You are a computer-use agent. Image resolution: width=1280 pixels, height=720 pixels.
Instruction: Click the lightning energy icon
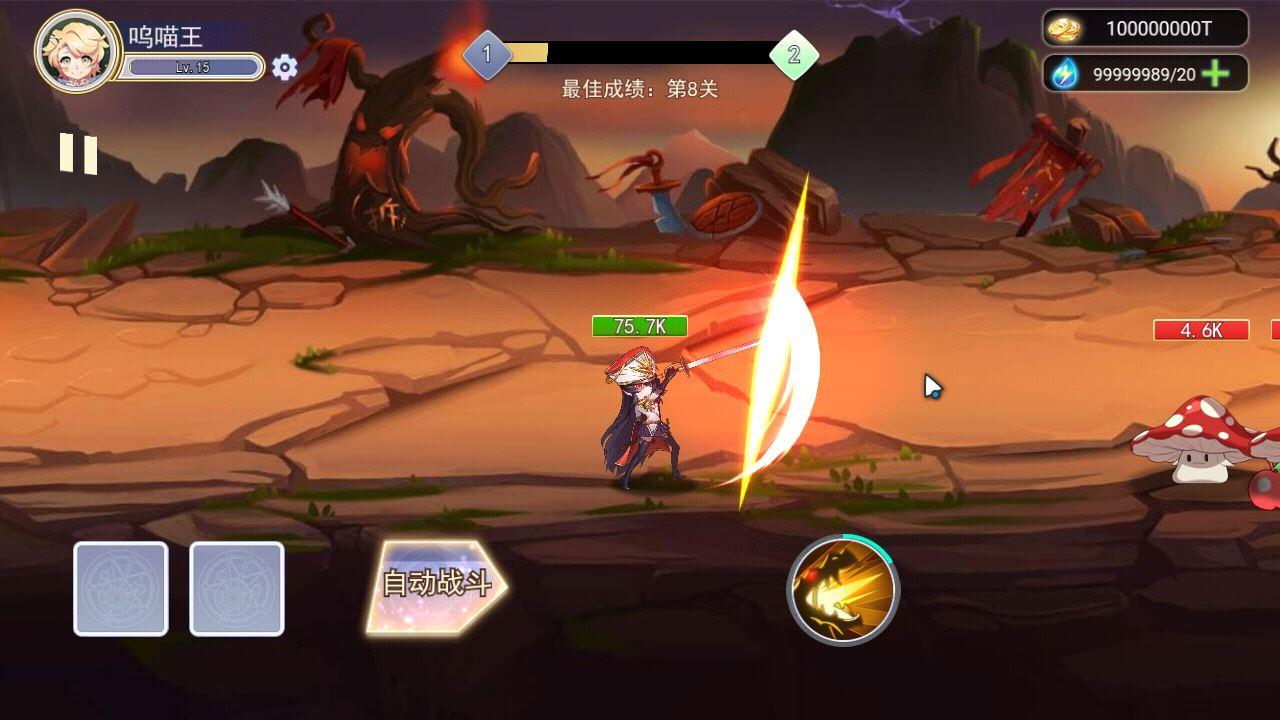pyautogui.click(x=1063, y=71)
